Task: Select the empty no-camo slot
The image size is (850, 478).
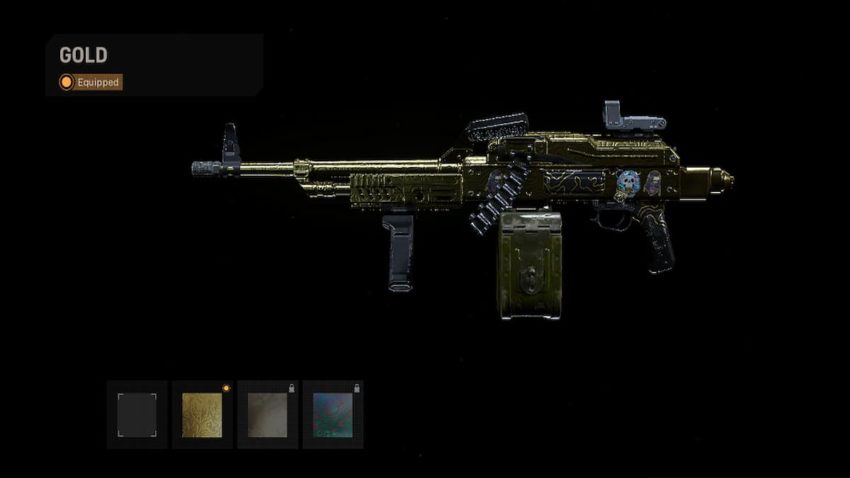Action: tap(137, 414)
